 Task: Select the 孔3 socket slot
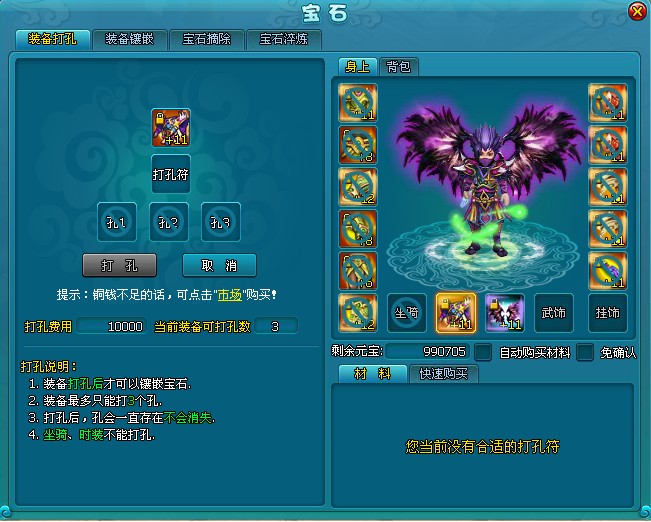(221, 221)
